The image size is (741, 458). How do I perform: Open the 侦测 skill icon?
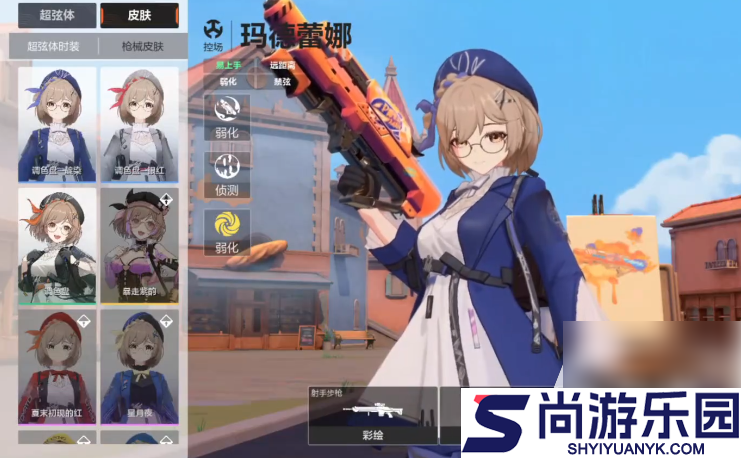pos(225,168)
